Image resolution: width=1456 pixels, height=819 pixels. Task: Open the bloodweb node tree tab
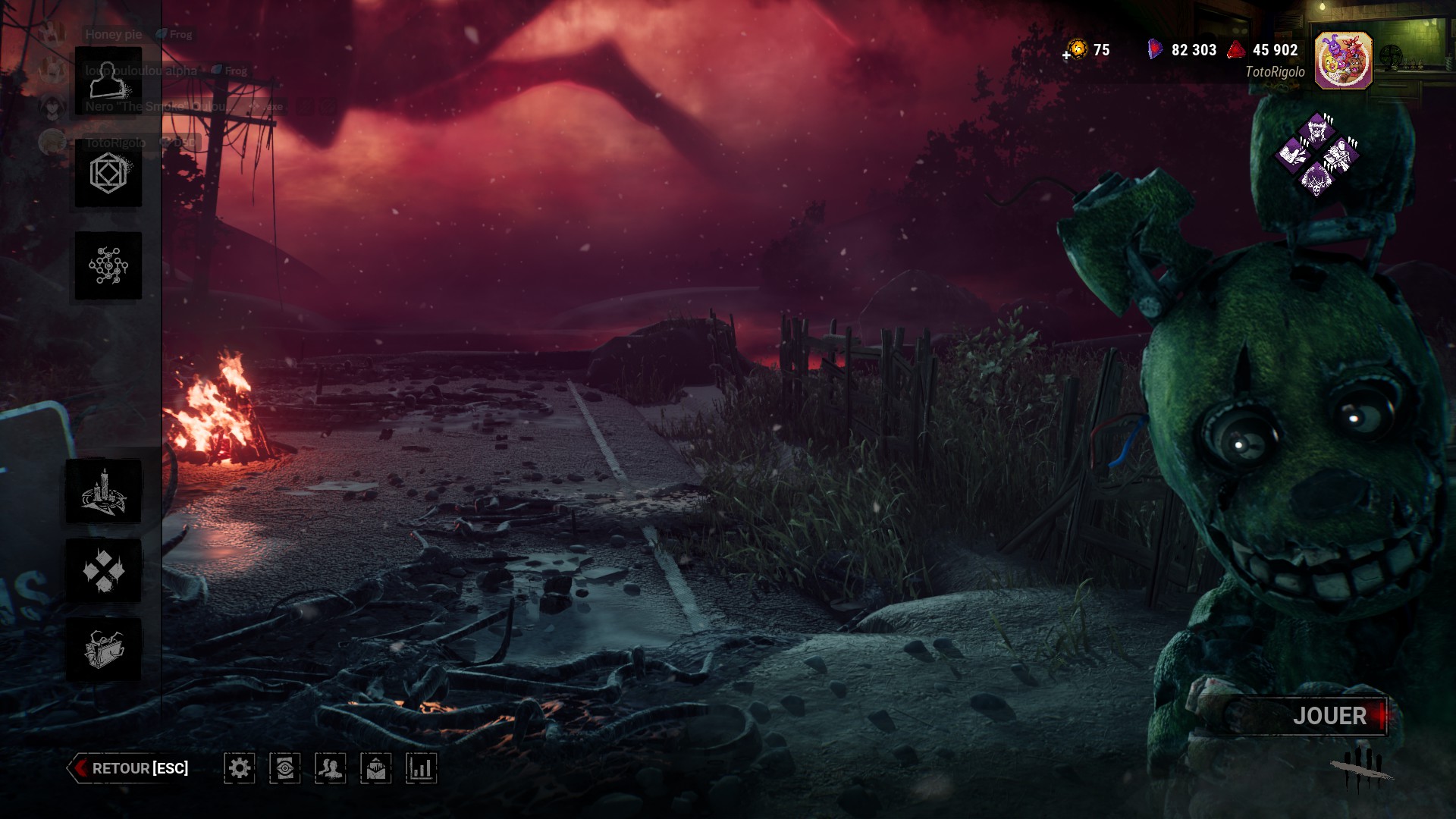pos(108,265)
